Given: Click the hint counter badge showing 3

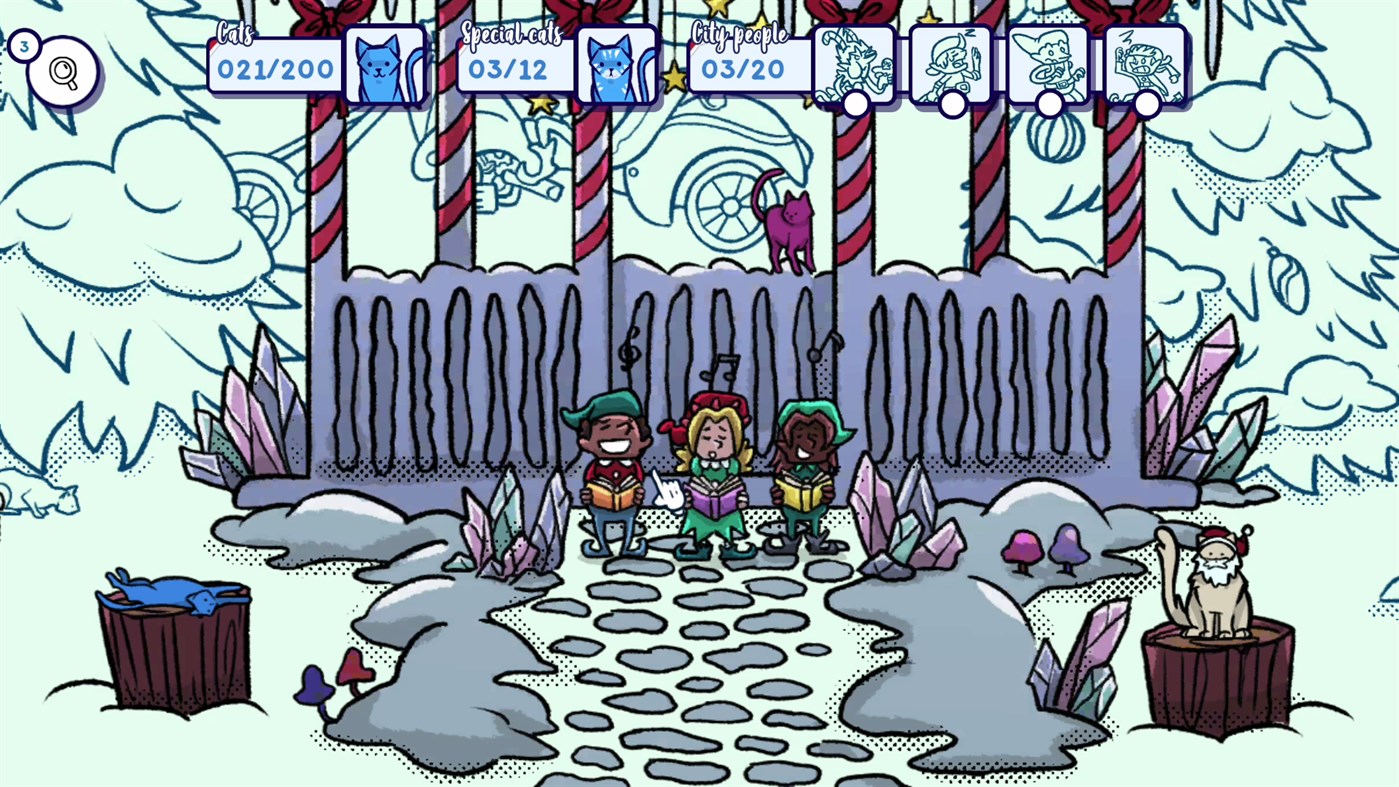Looking at the screenshot, I should click(x=23, y=44).
